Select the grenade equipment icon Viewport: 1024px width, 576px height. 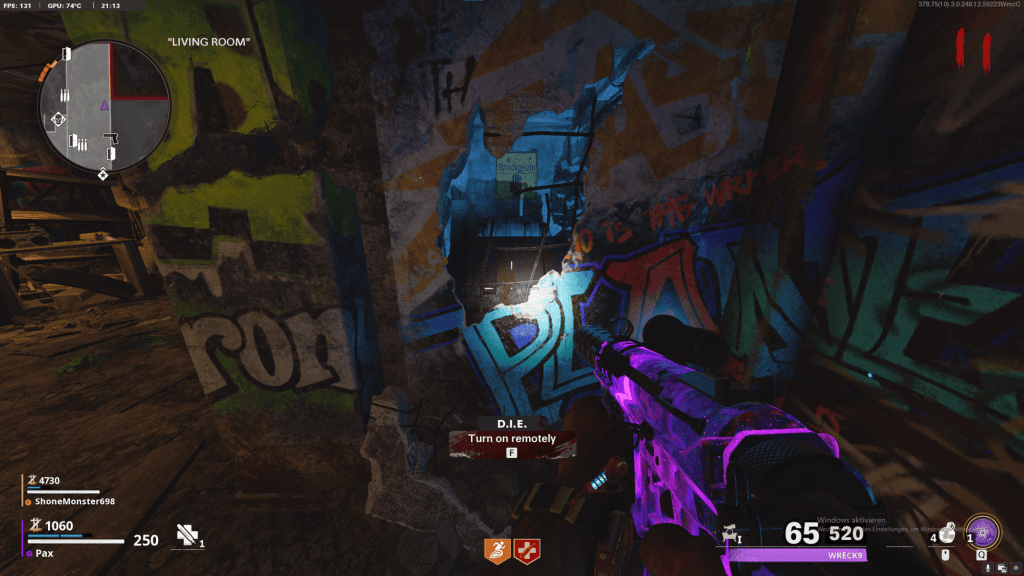[x=946, y=534]
